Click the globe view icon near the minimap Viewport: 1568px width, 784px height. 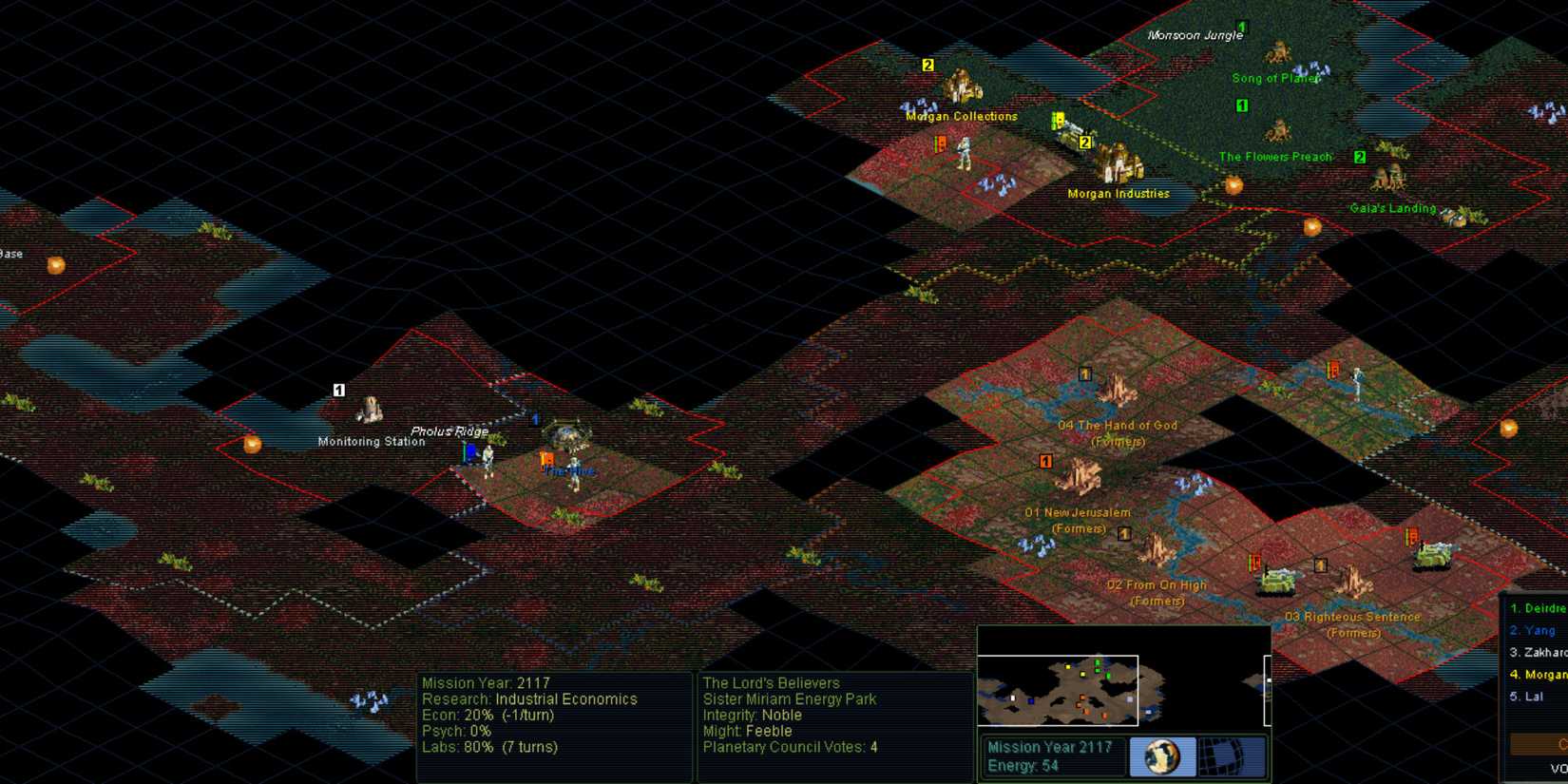1163,755
